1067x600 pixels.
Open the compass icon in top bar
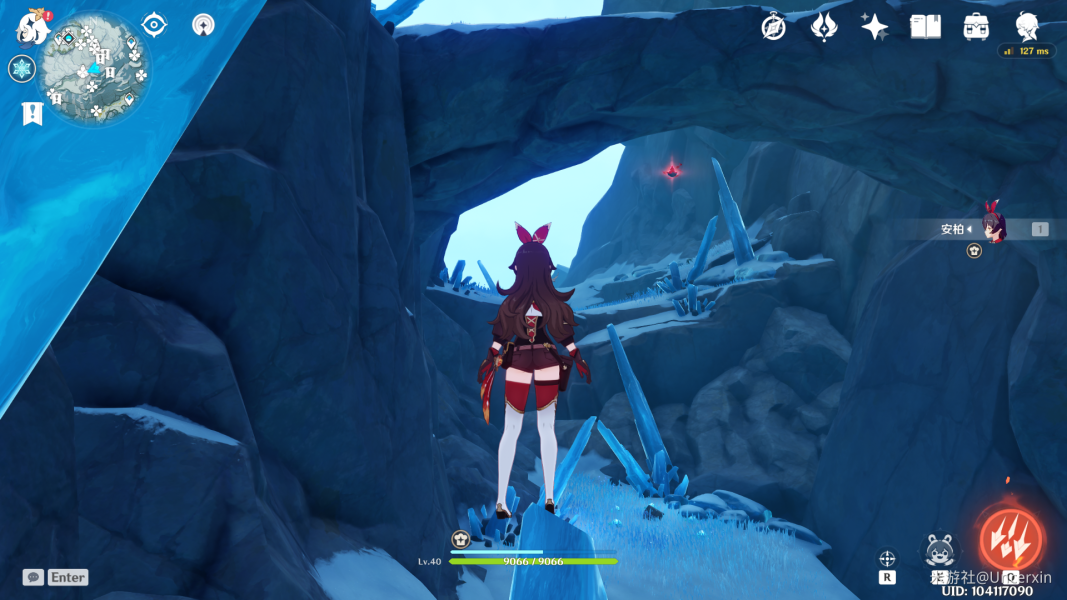[x=773, y=27]
